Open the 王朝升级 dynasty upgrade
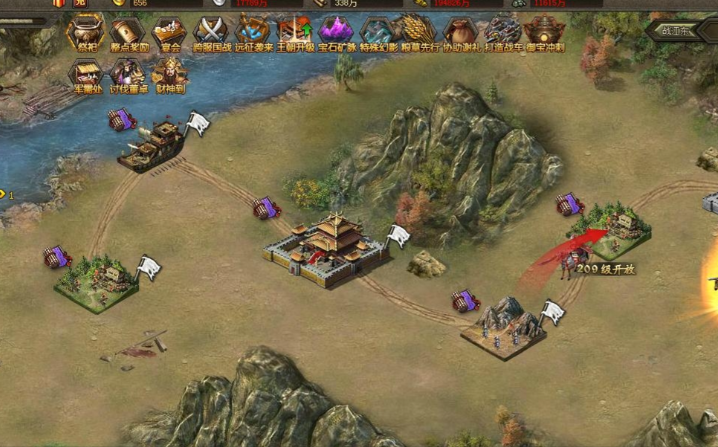This screenshot has height=447, width=718. pyautogui.click(x=294, y=32)
